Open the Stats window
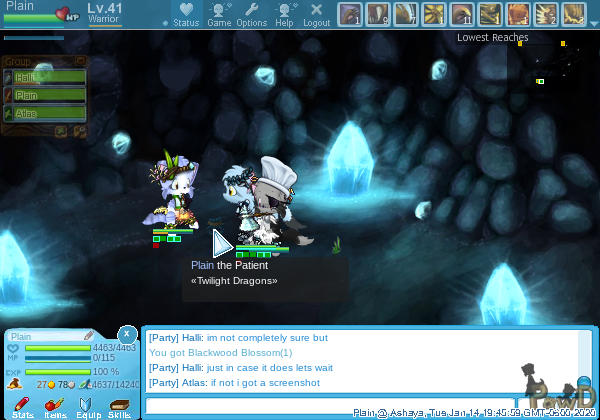Viewport: 600px width, 420px height. click(23, 406)
